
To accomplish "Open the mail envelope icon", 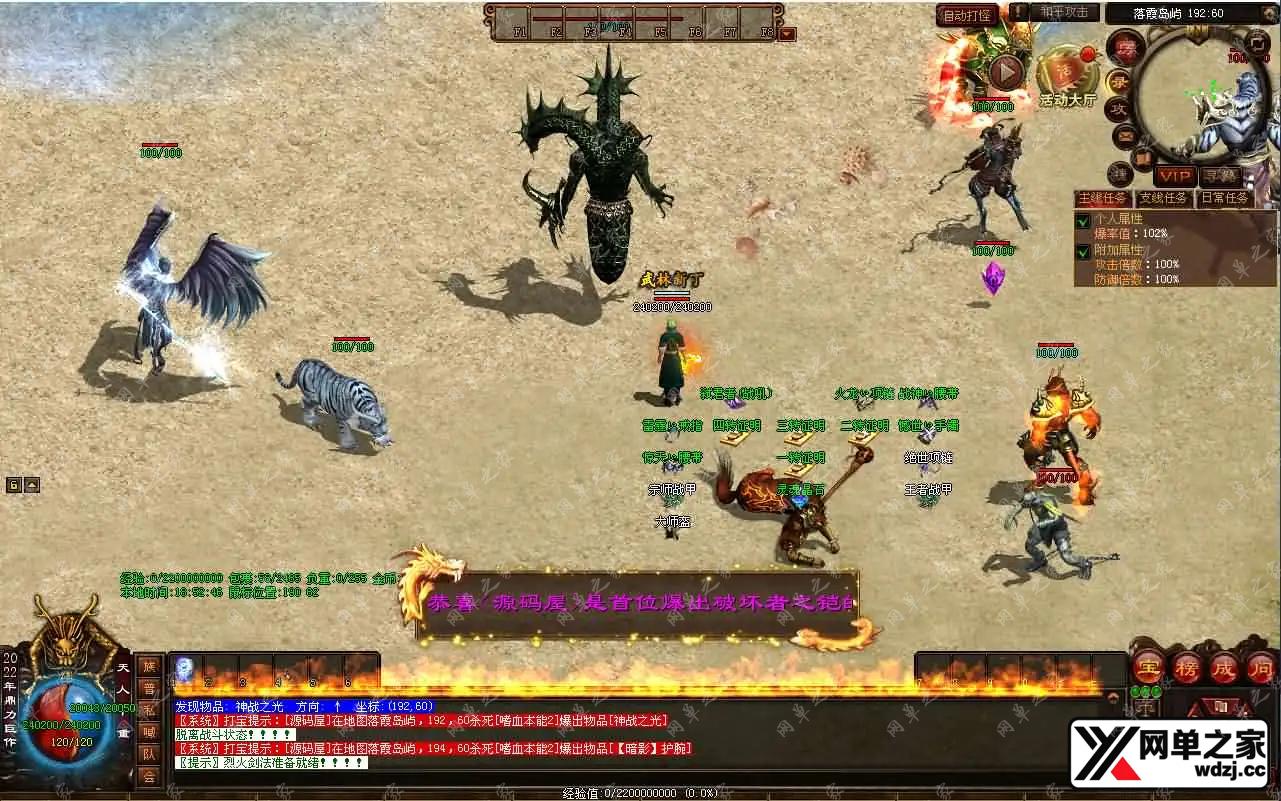I will pos(1126,135).
